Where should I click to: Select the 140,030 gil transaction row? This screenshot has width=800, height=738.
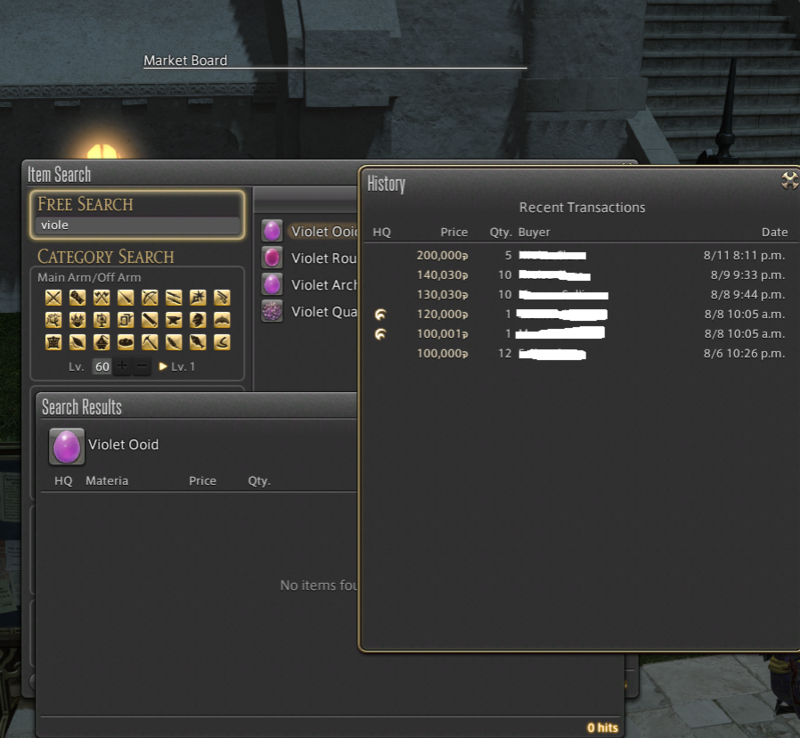click(x=580, y=275)
